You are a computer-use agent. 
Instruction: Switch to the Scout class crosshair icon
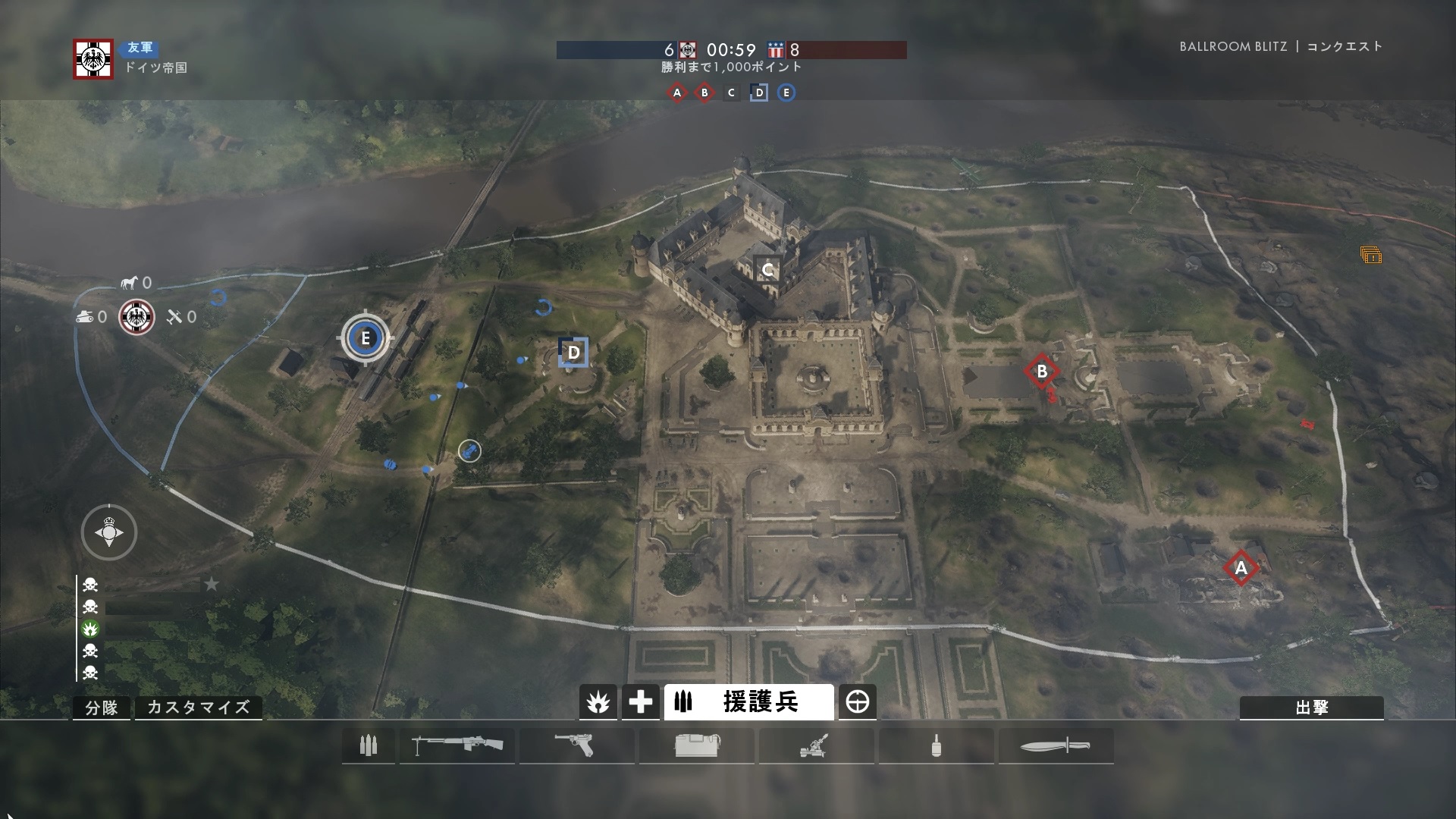pyautogui.click(x=858, y=702)
